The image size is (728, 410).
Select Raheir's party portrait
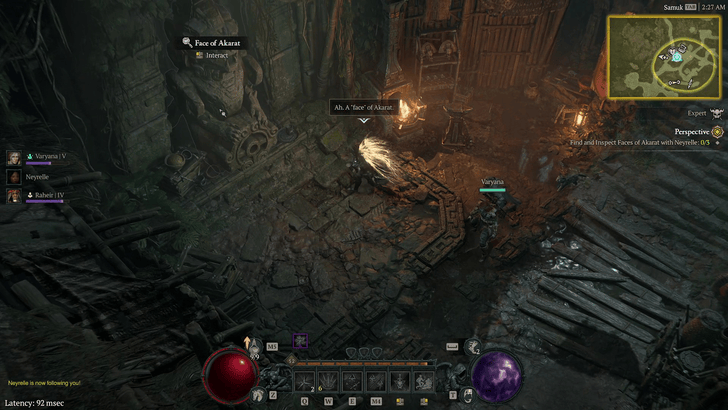(x=14, y=195)
